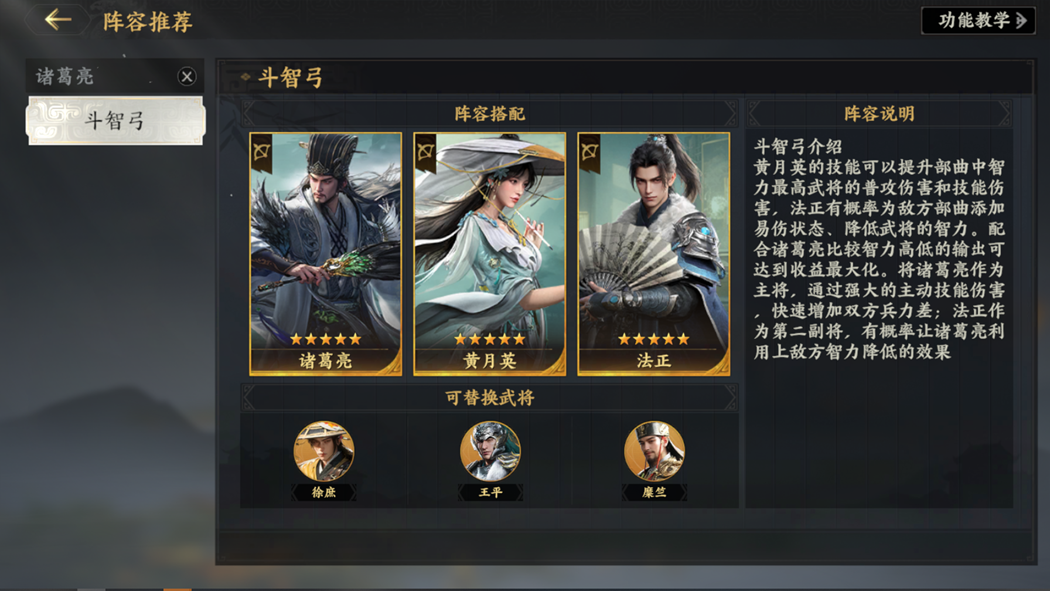
Task: View the 法正 hero card
Action: click(x=654, y=254)
